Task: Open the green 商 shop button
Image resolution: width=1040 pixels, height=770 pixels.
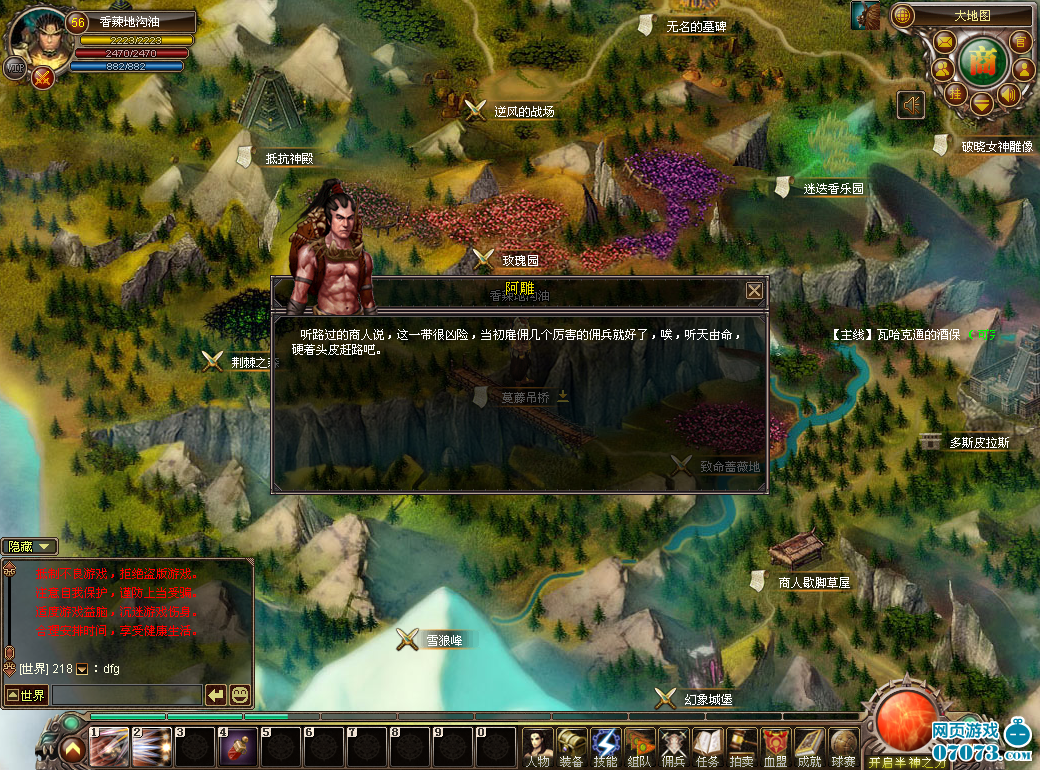Action: click(x=981, y=59)
